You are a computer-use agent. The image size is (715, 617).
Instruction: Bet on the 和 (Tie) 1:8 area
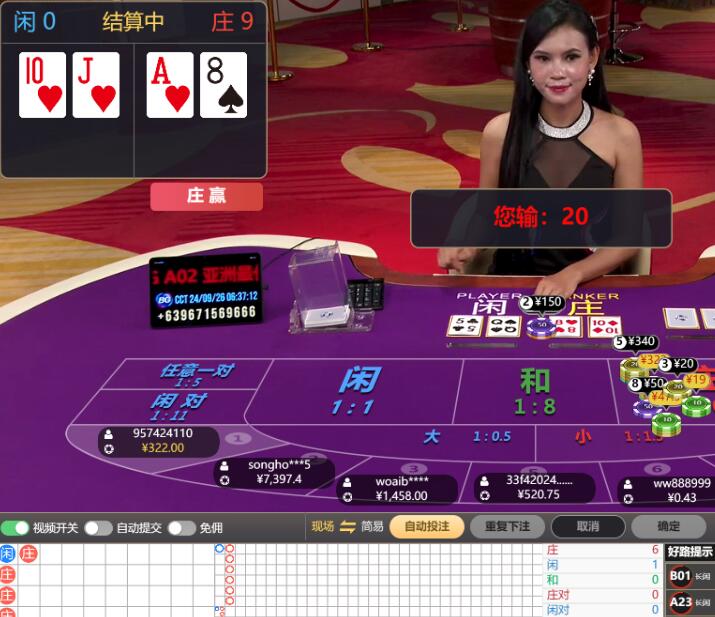(535, 391)
